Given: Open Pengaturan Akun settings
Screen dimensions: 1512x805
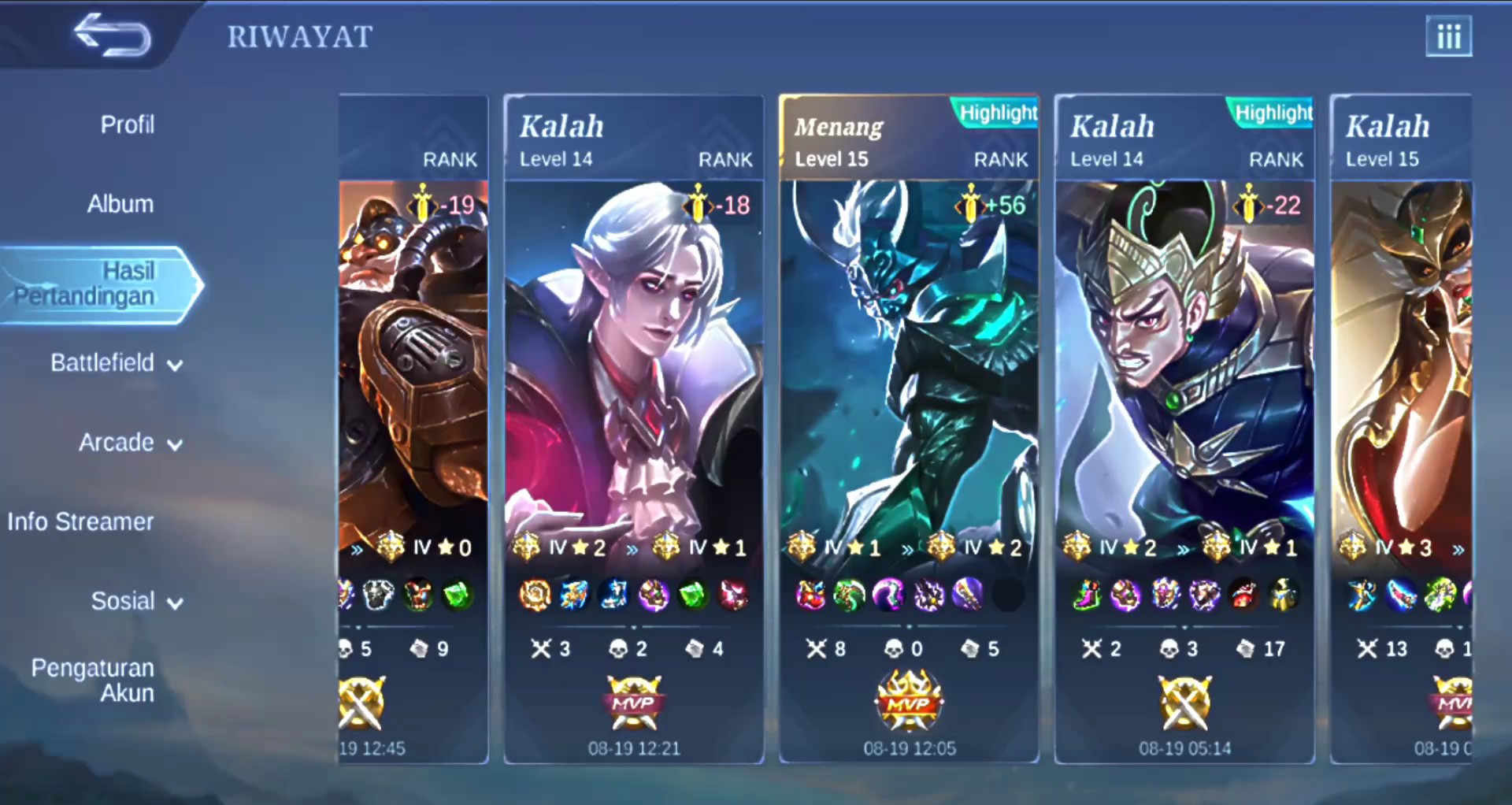Looking at the screenshot, I should tap(93, 681).
